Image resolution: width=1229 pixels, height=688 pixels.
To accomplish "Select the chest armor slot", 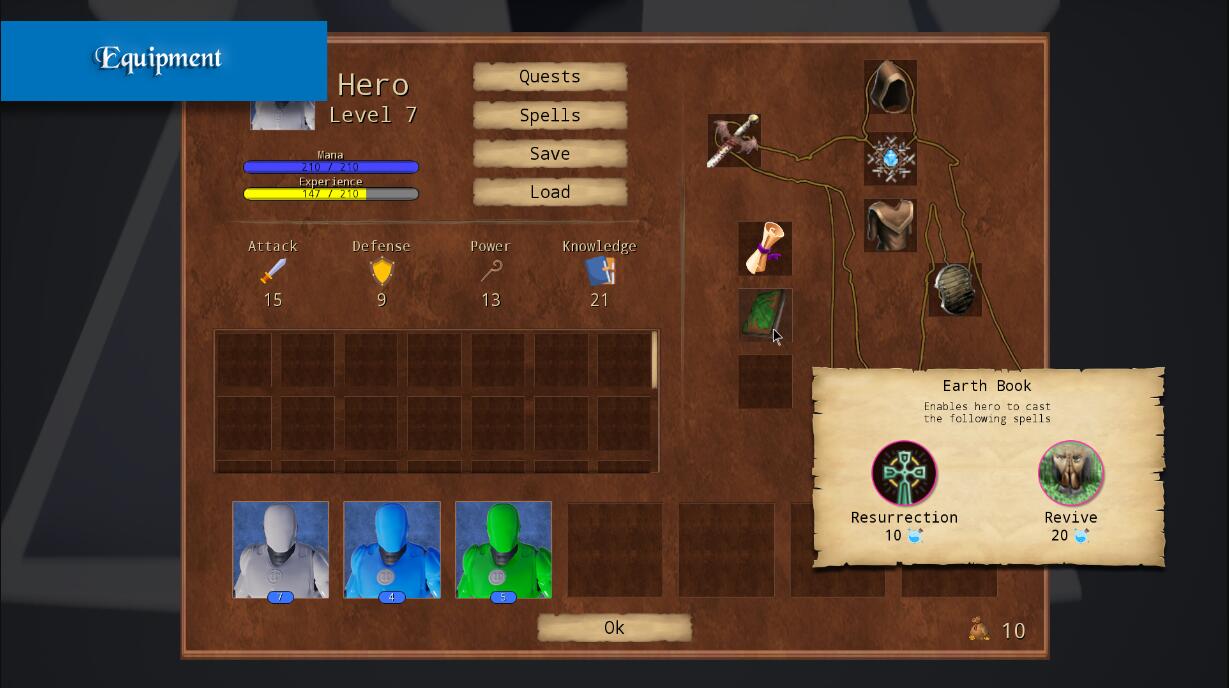I will click(x=890, y=225).
